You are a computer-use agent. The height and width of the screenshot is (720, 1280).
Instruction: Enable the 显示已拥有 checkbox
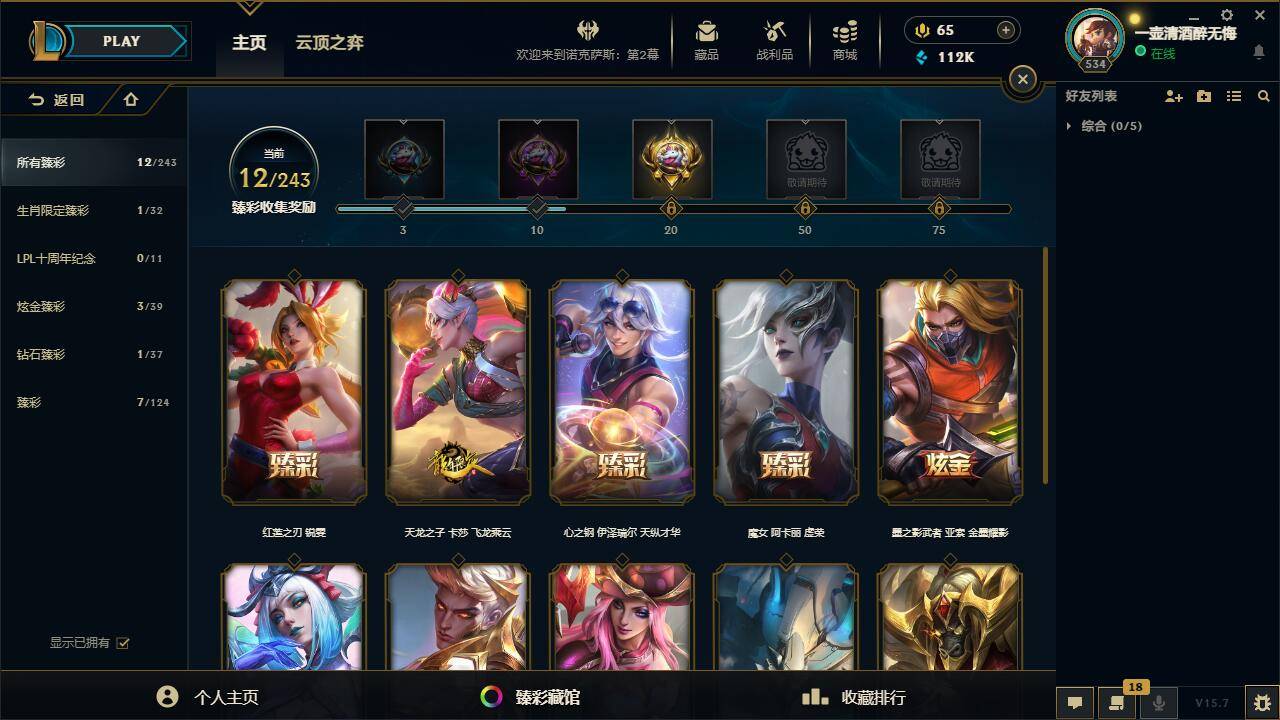tap(121, 643)
